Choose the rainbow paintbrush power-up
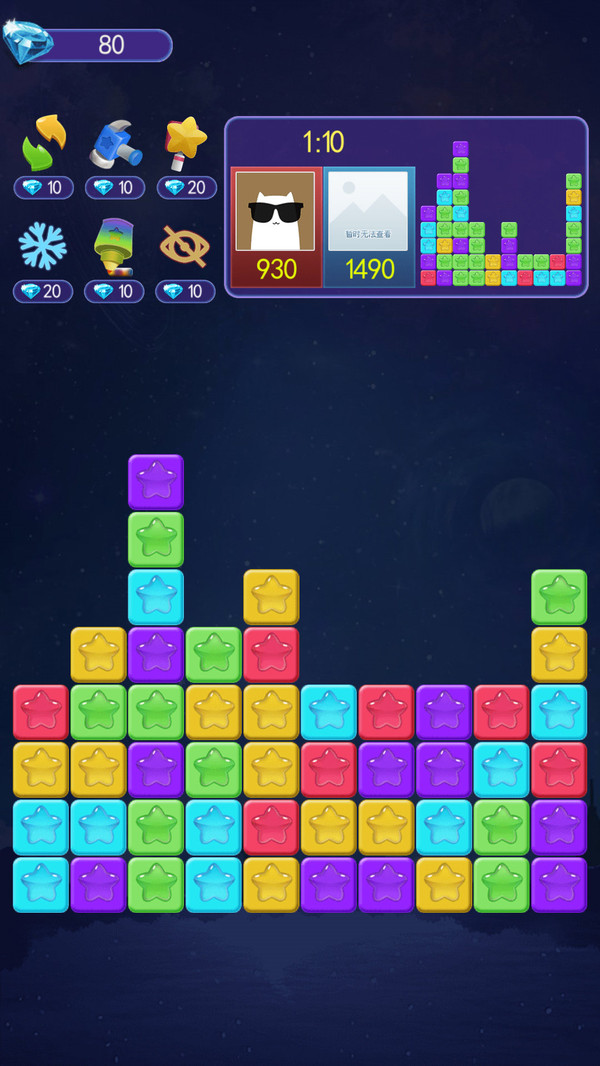The image size is (600, 1066). coord(114,246)
